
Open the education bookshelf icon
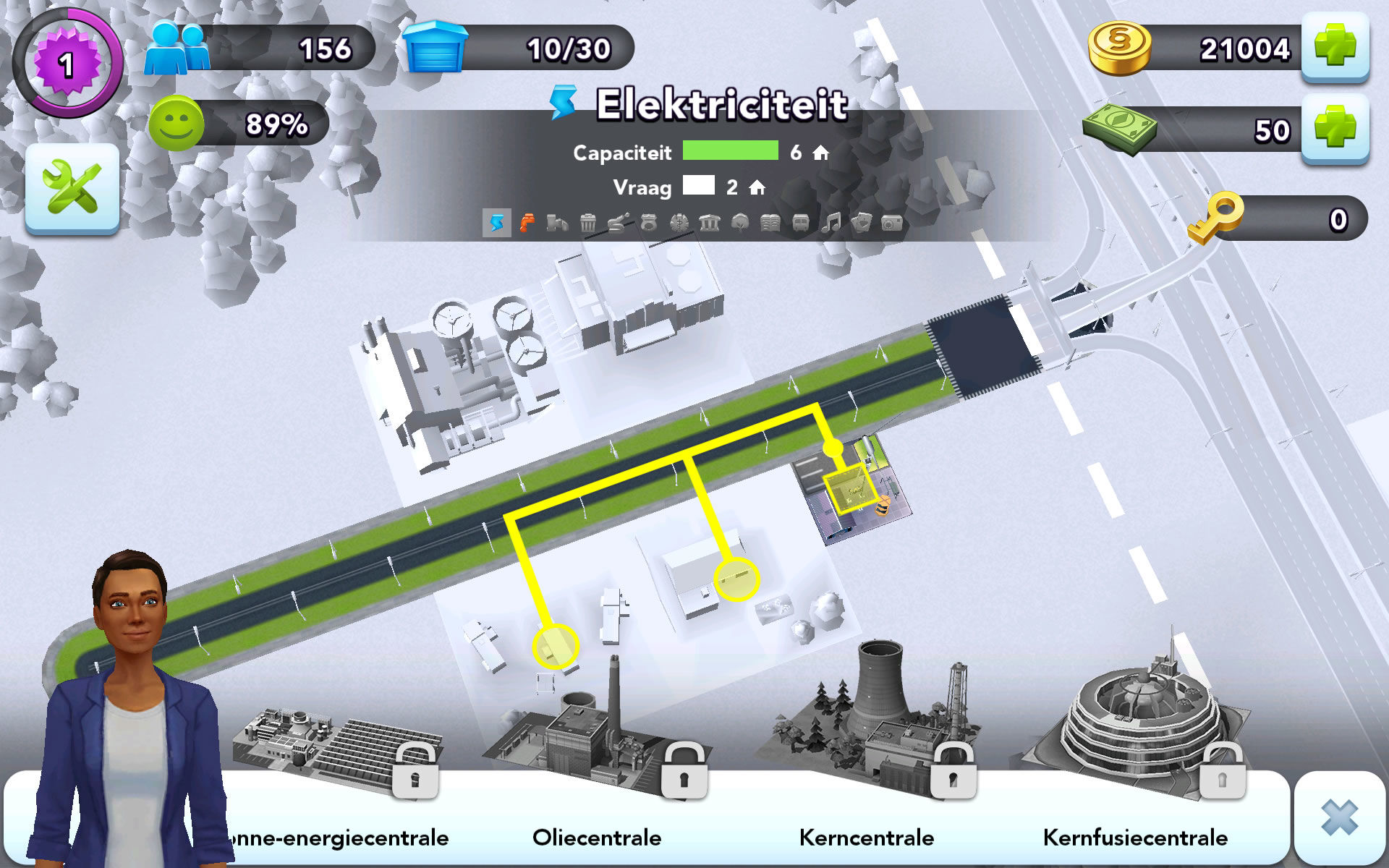(x=770, y=223)
